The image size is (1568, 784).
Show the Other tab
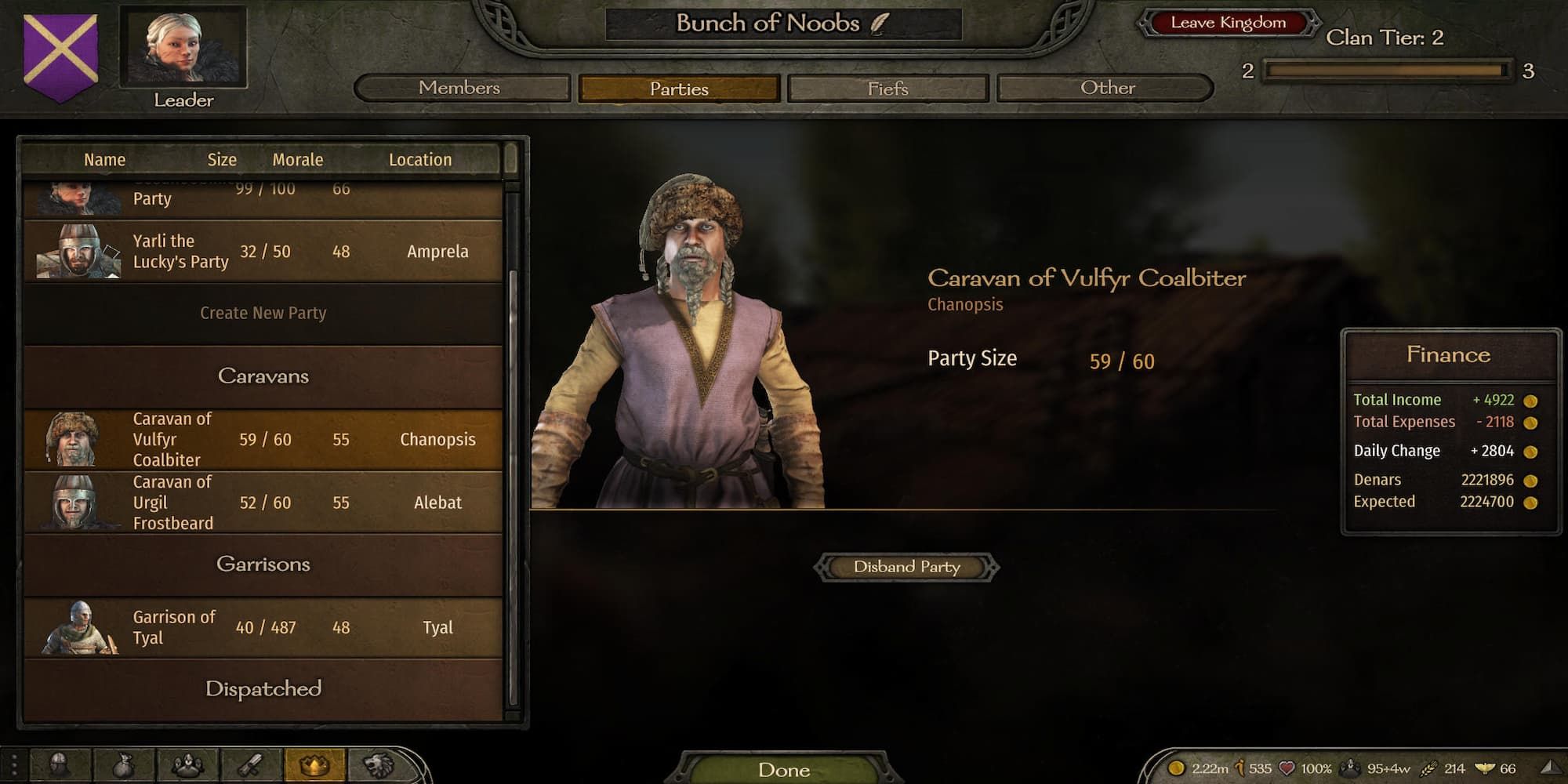(1106, 88)
